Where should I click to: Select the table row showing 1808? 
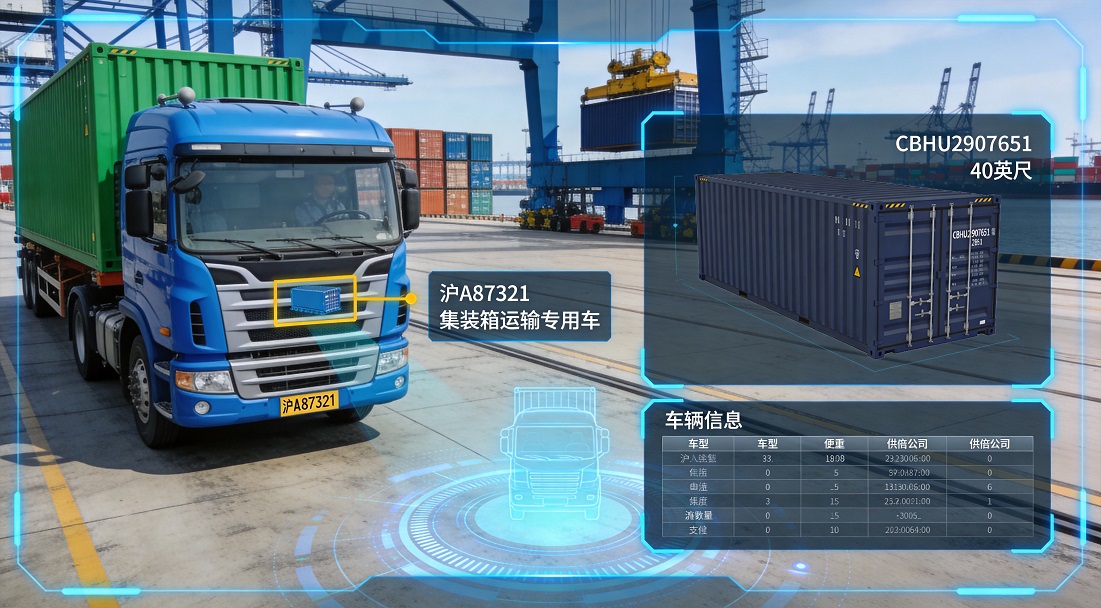[846, 458]
